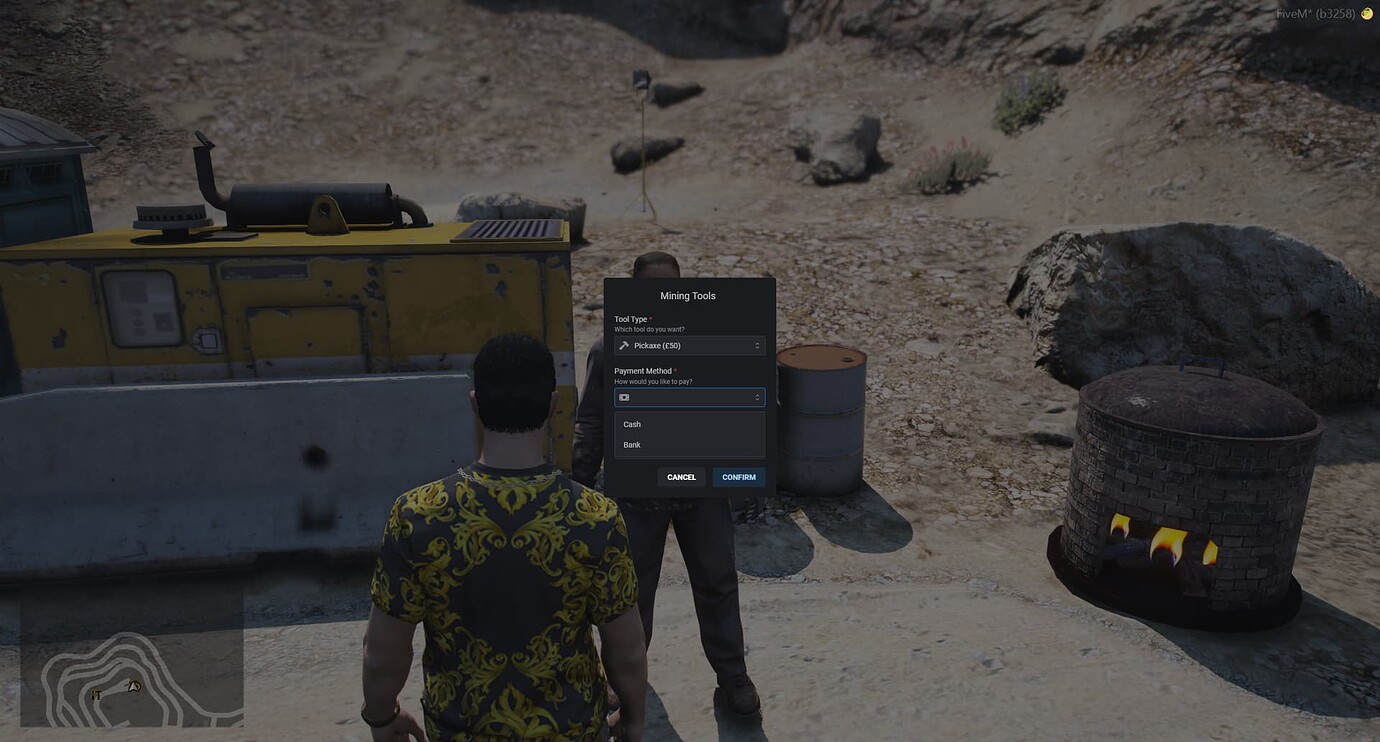This screenshot has width=1380, height=742.
Task: Click the player arrow marker on the minimap
Action: click(x=131, y=687)
